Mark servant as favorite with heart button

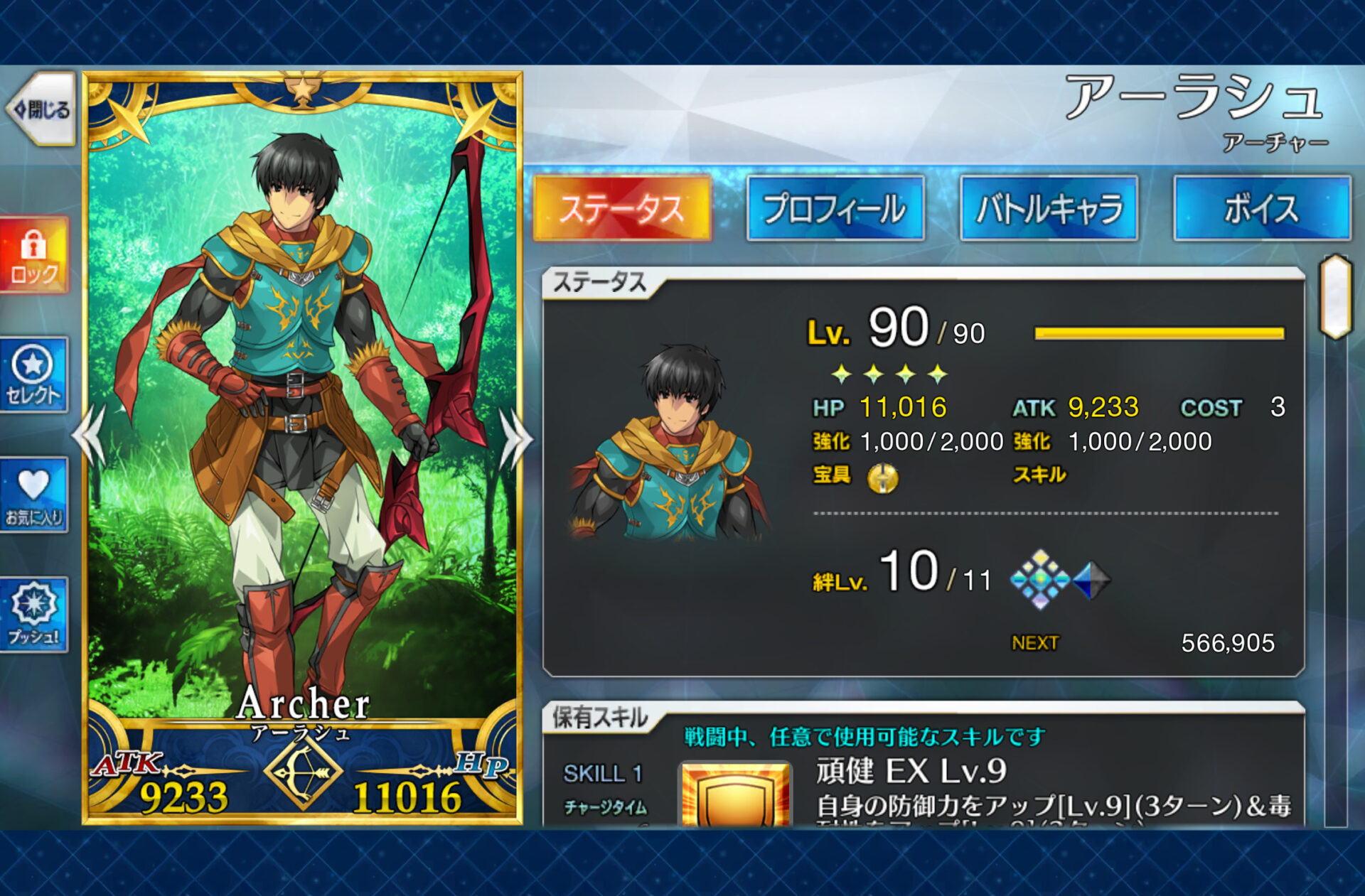click(x=33, y=495)
